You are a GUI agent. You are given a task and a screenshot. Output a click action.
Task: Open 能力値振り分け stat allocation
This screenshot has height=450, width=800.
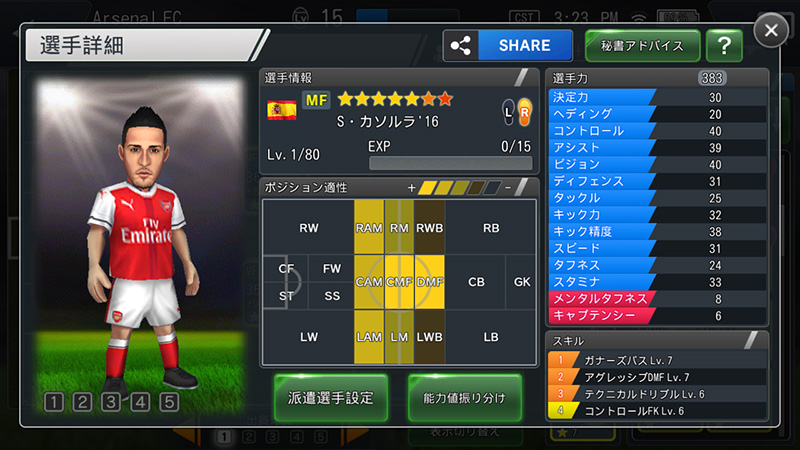click(x=464, y=397)
